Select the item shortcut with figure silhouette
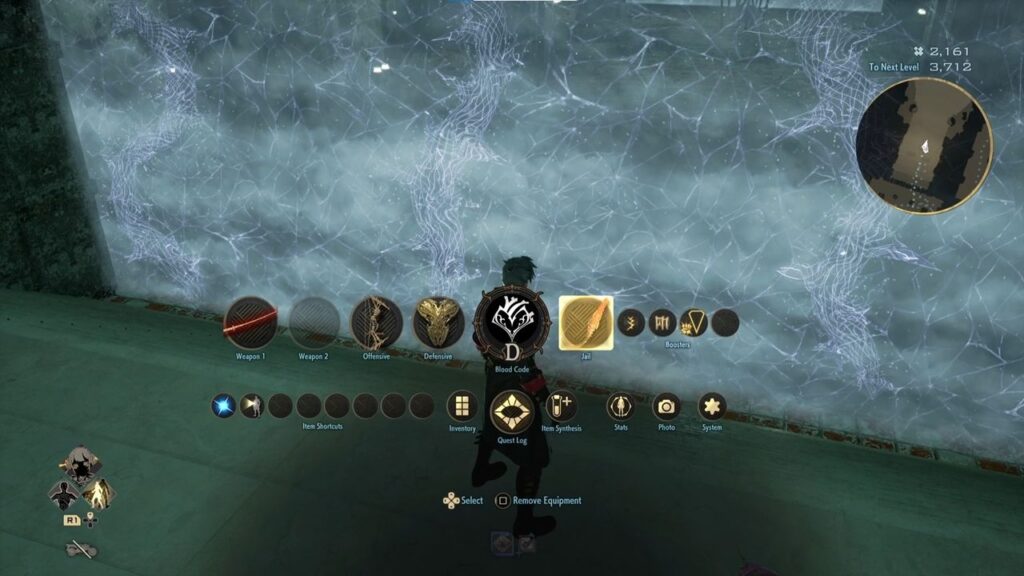Screen dimensions: 1024x576 252,406
